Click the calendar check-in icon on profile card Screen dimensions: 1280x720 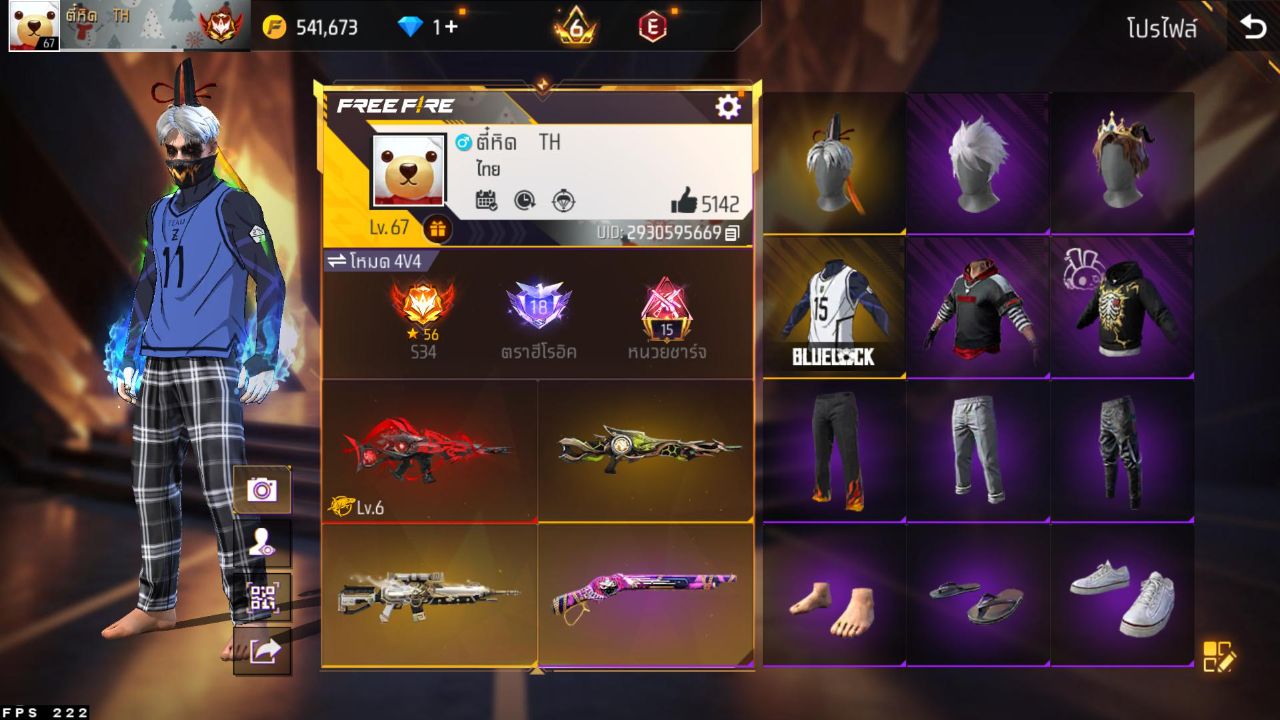pyautogui.click(x=485, y=199)
